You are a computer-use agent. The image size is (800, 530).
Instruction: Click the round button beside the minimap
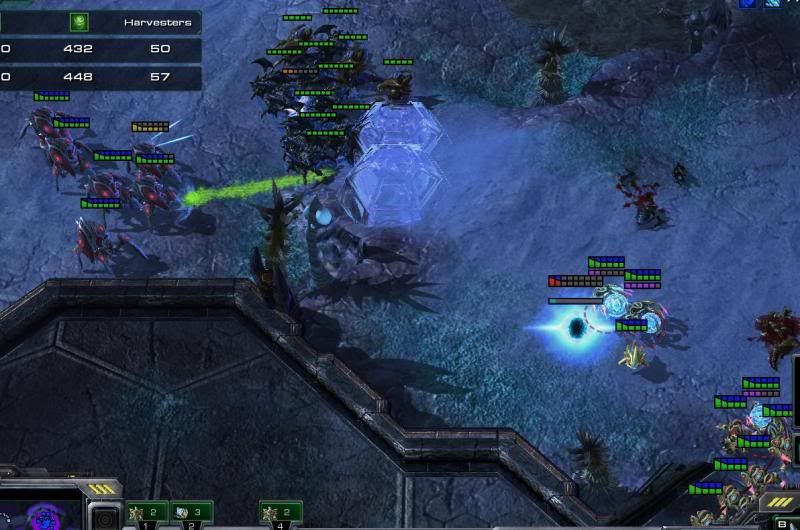[x=103, y=516]
